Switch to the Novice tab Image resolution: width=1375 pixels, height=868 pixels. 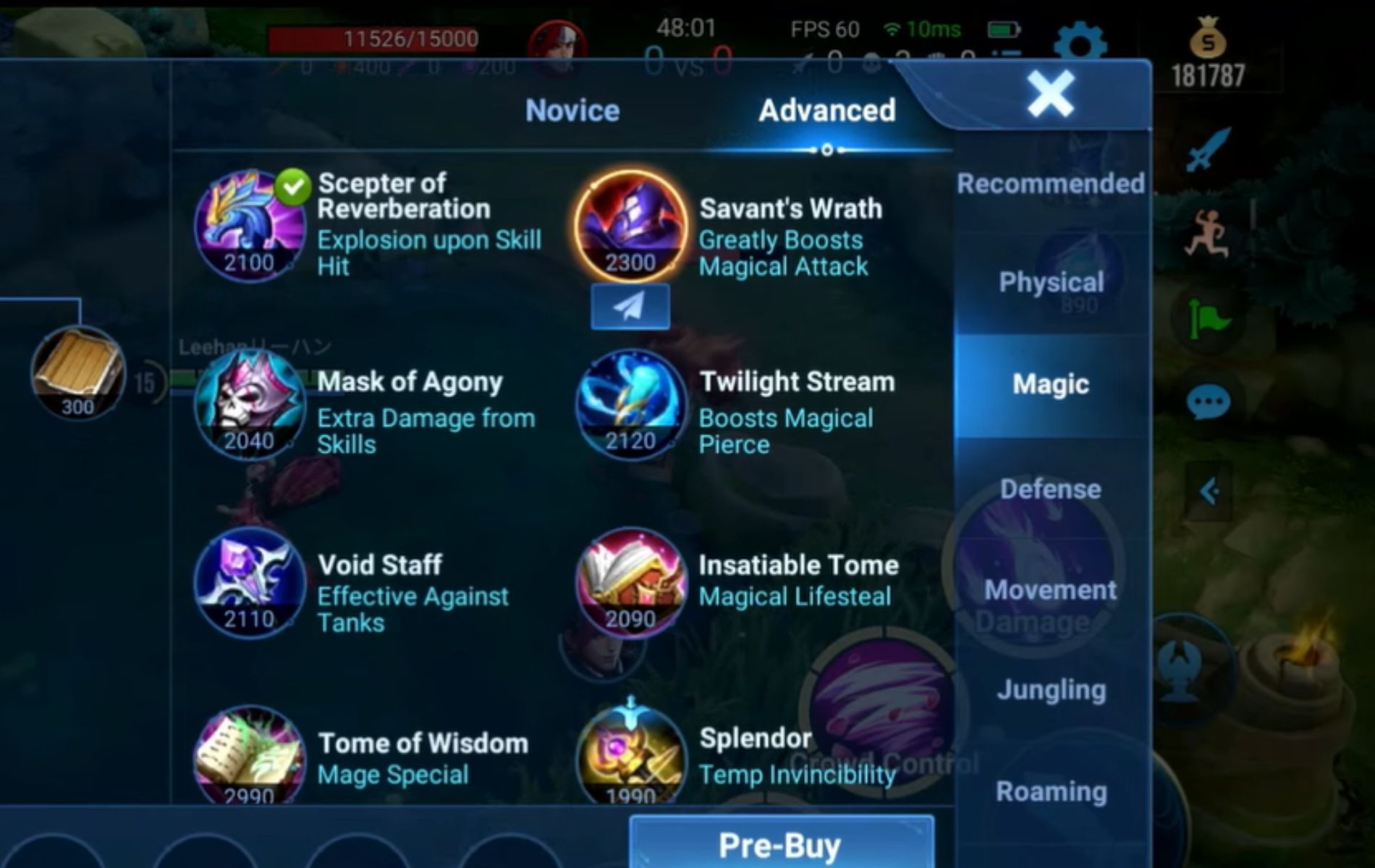point(572,110)
